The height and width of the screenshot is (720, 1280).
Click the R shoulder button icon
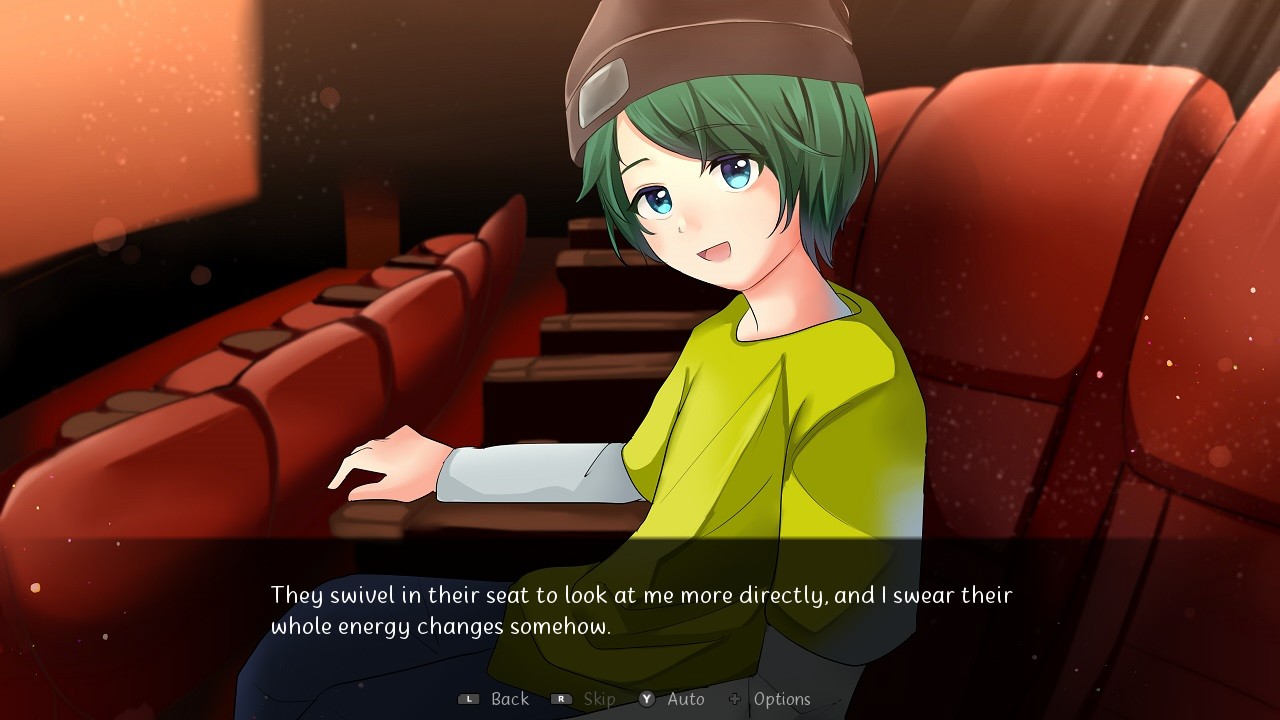[563, 699]
